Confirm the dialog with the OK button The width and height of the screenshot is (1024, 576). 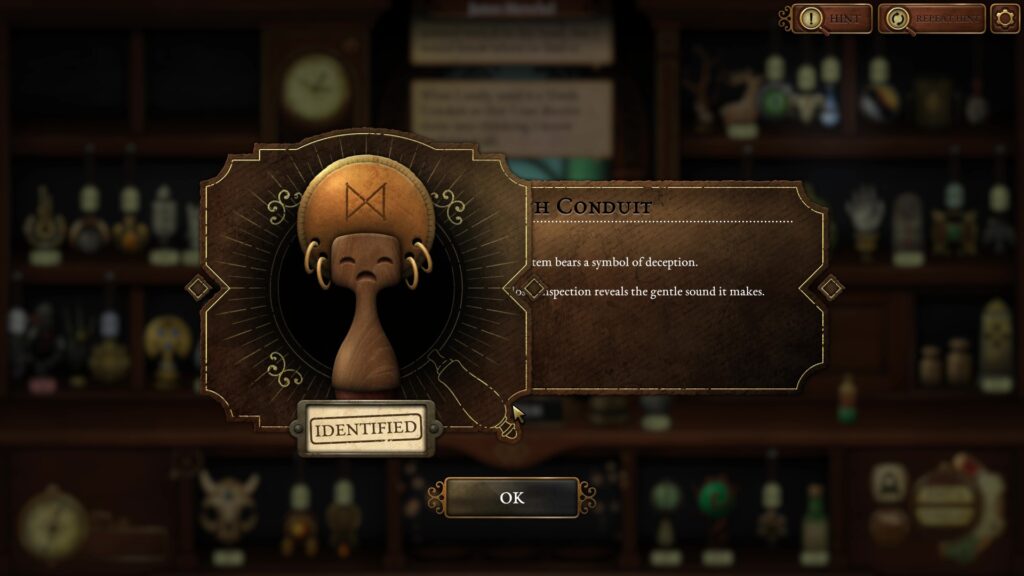[x=511, y=497]
